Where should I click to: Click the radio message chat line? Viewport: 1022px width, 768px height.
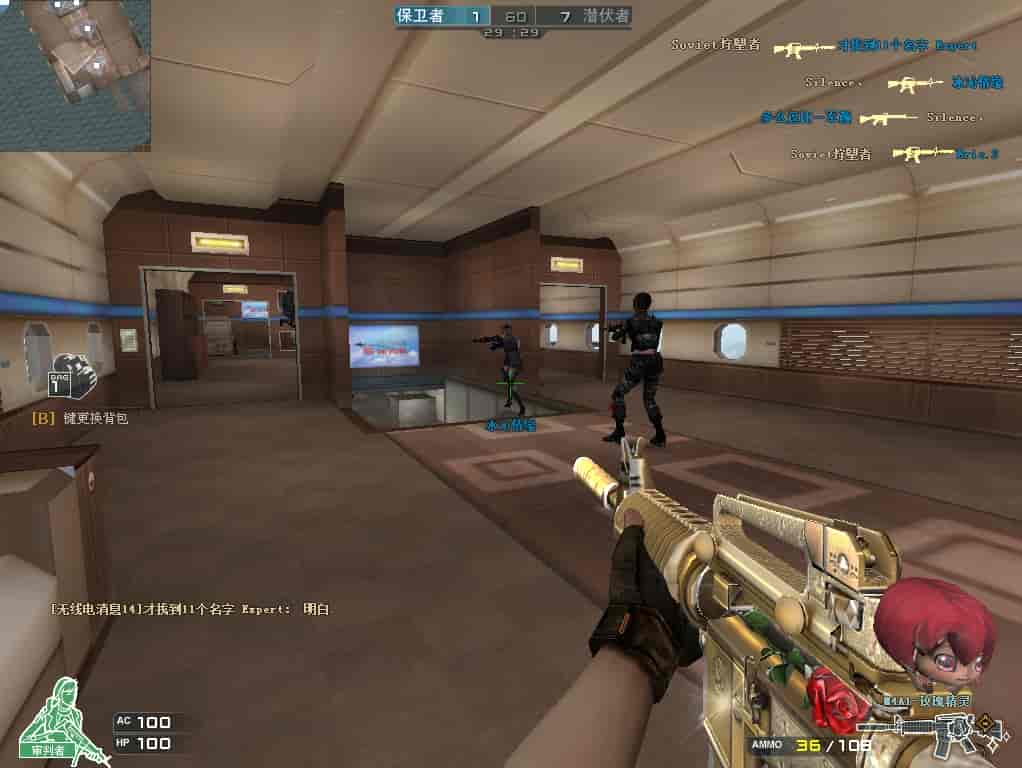click(x=190, y=608)
